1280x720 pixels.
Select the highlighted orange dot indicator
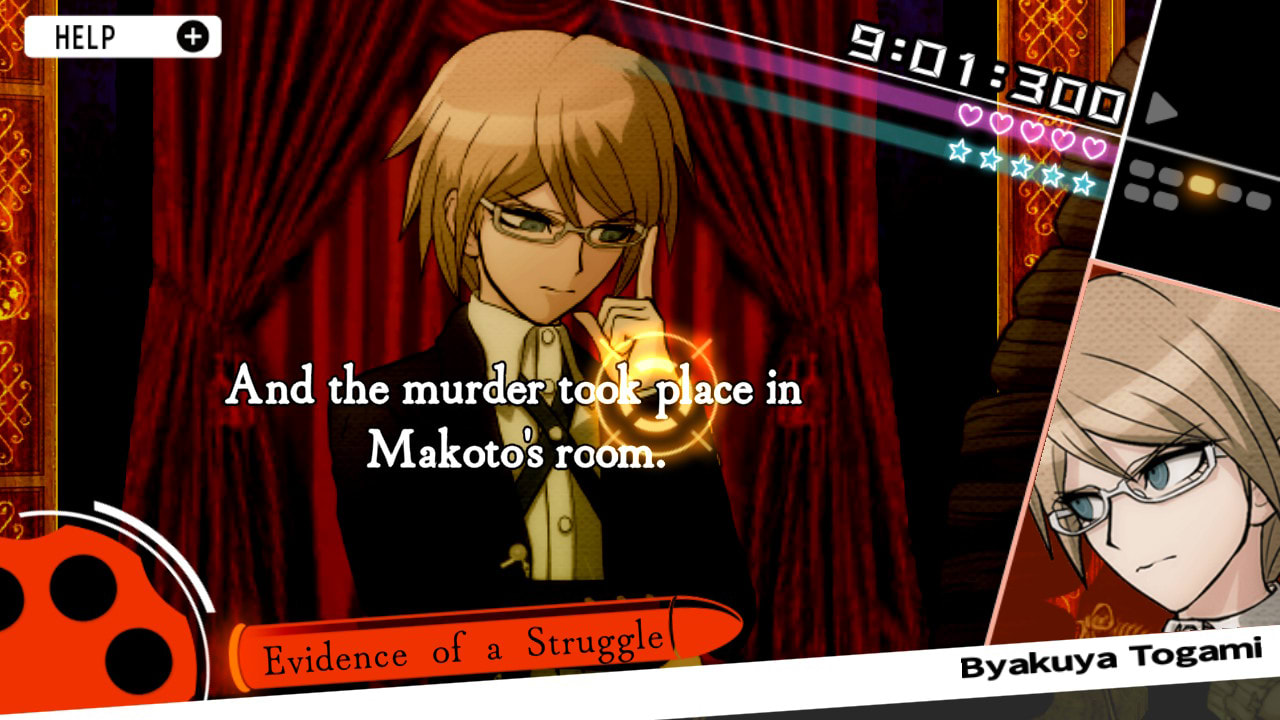[1203, 184]
